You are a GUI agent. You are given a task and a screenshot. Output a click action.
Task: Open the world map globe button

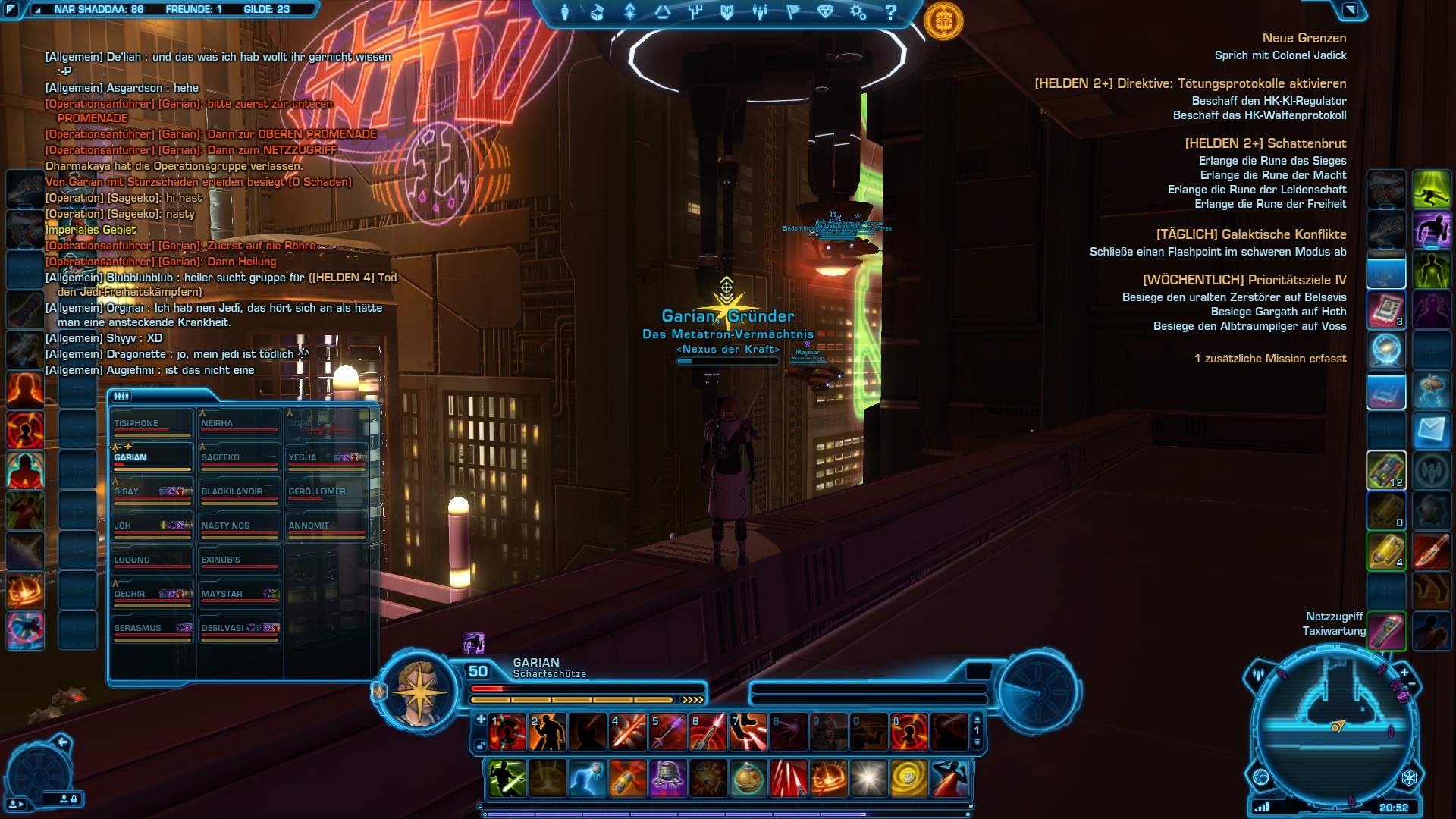pyautogui.click(x=1261, y=777)
